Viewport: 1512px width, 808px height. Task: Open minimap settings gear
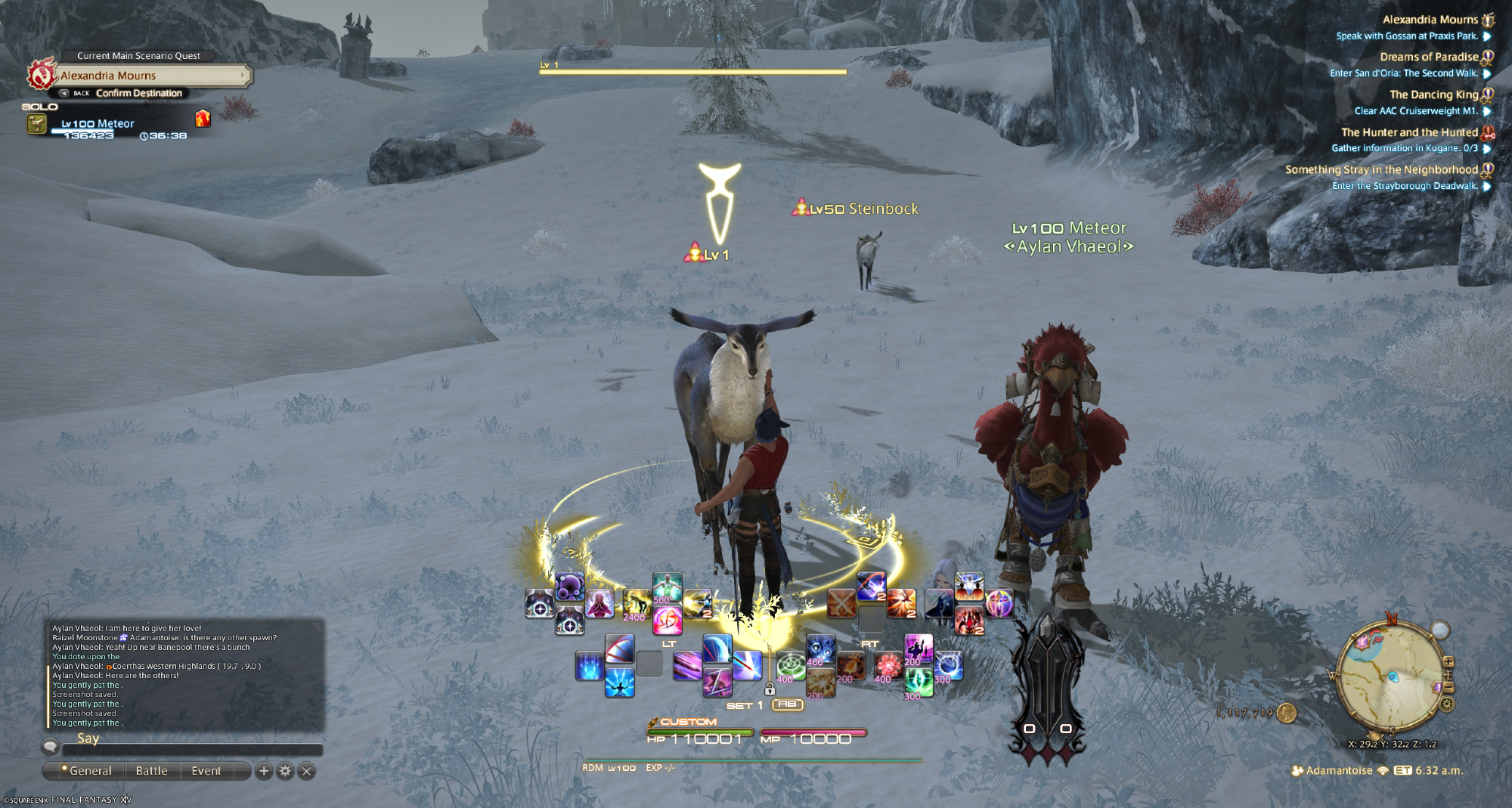click(1447, 704)
